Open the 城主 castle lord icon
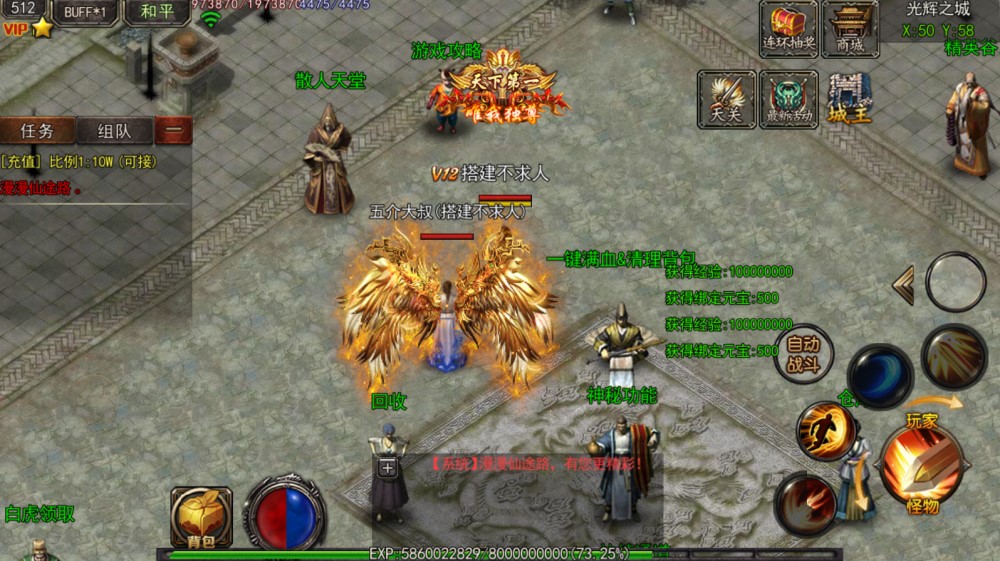The height and width of the screenshot is (561, 1000). [850, 98]
